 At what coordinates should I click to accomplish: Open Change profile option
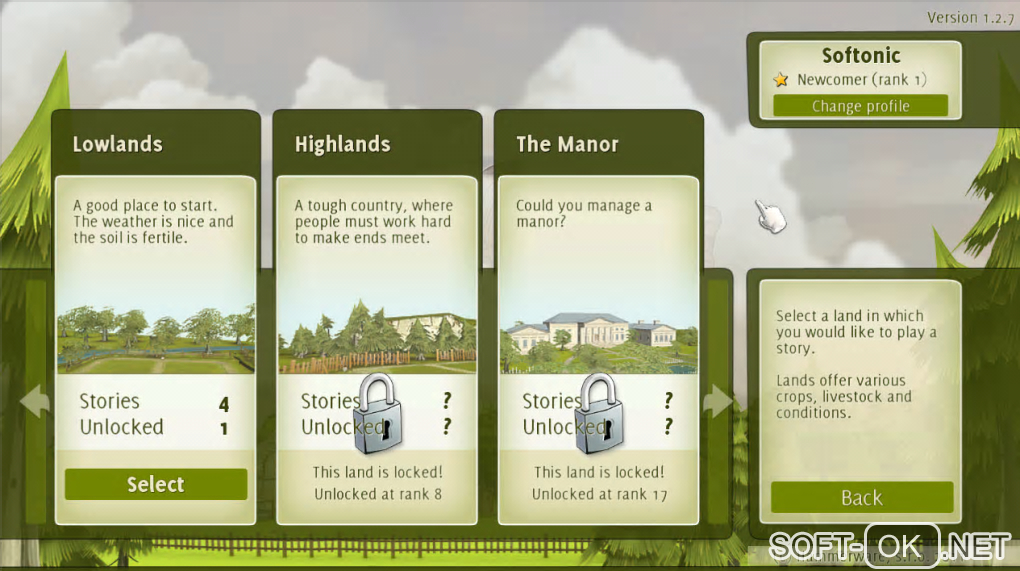[x=860, y=106]
